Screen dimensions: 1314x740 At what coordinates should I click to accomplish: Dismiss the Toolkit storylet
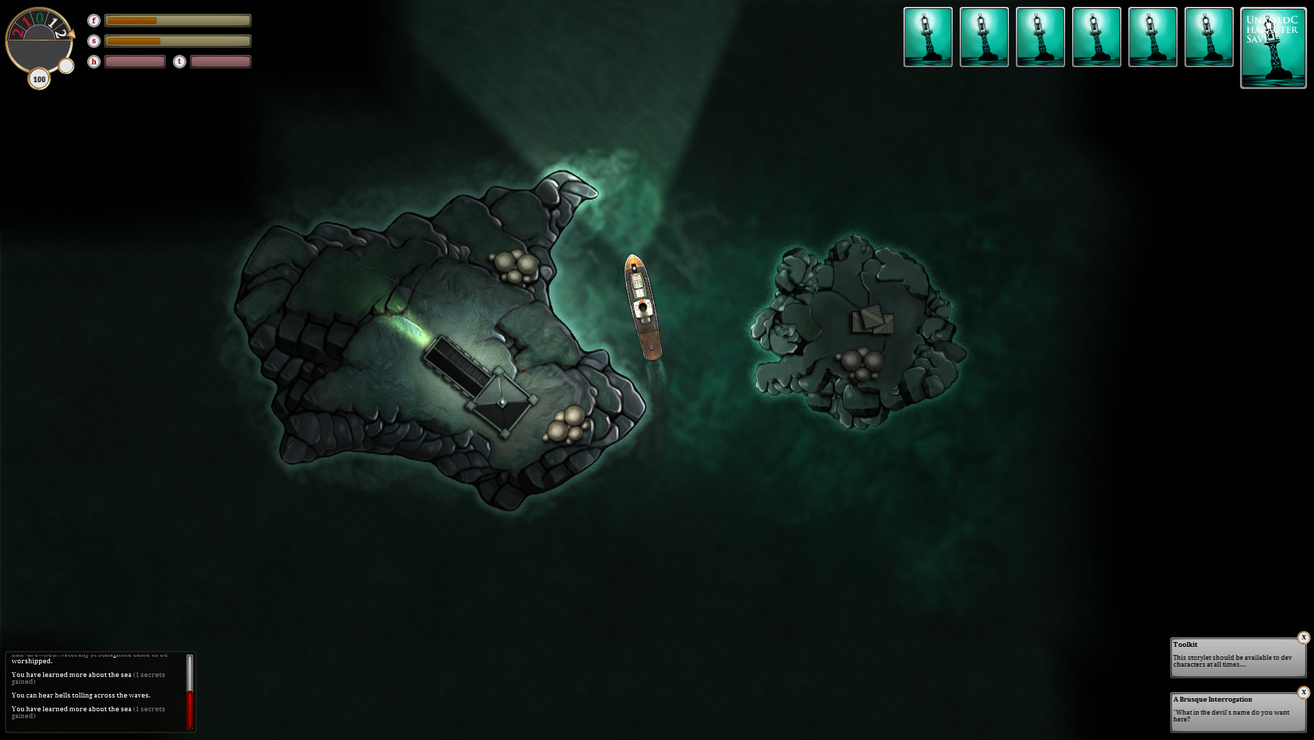(x=1303, y=636)
